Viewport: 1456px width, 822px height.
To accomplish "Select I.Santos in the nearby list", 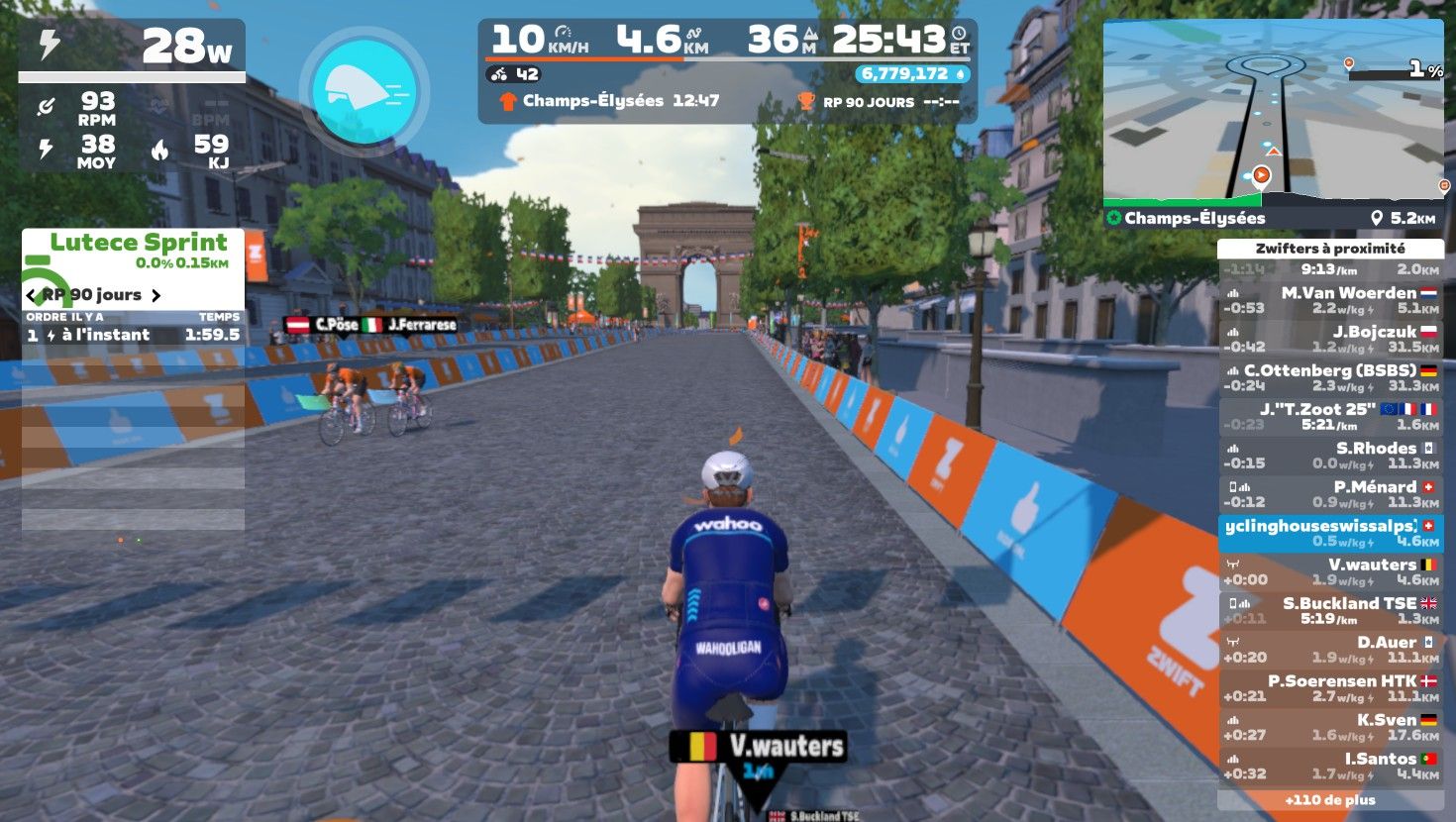I will 1330,765.
